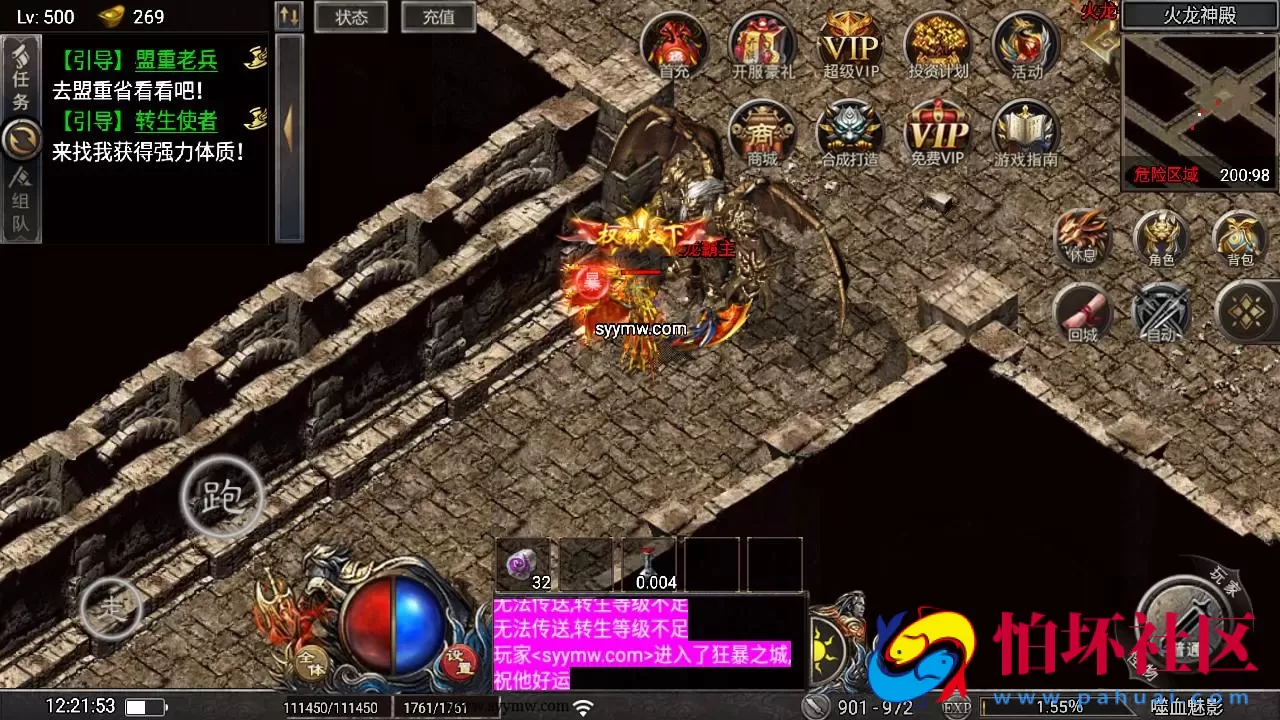Open the 角色 character icon
The width and height of the screenshot is (1280, 720).
pyautogui.click(x=1160, y=240)
